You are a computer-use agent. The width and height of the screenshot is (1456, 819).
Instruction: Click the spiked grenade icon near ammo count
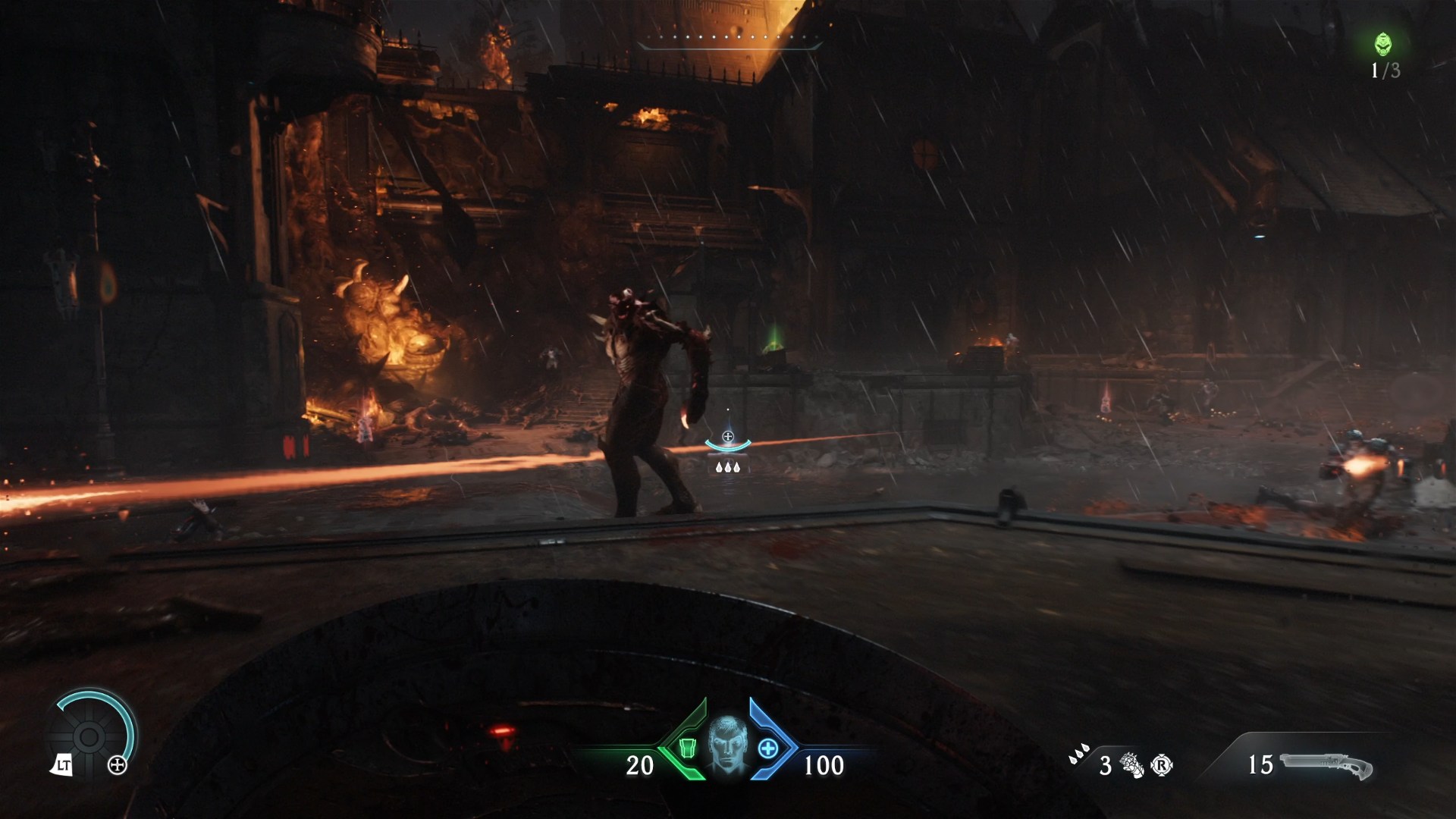coord(1131,764)
